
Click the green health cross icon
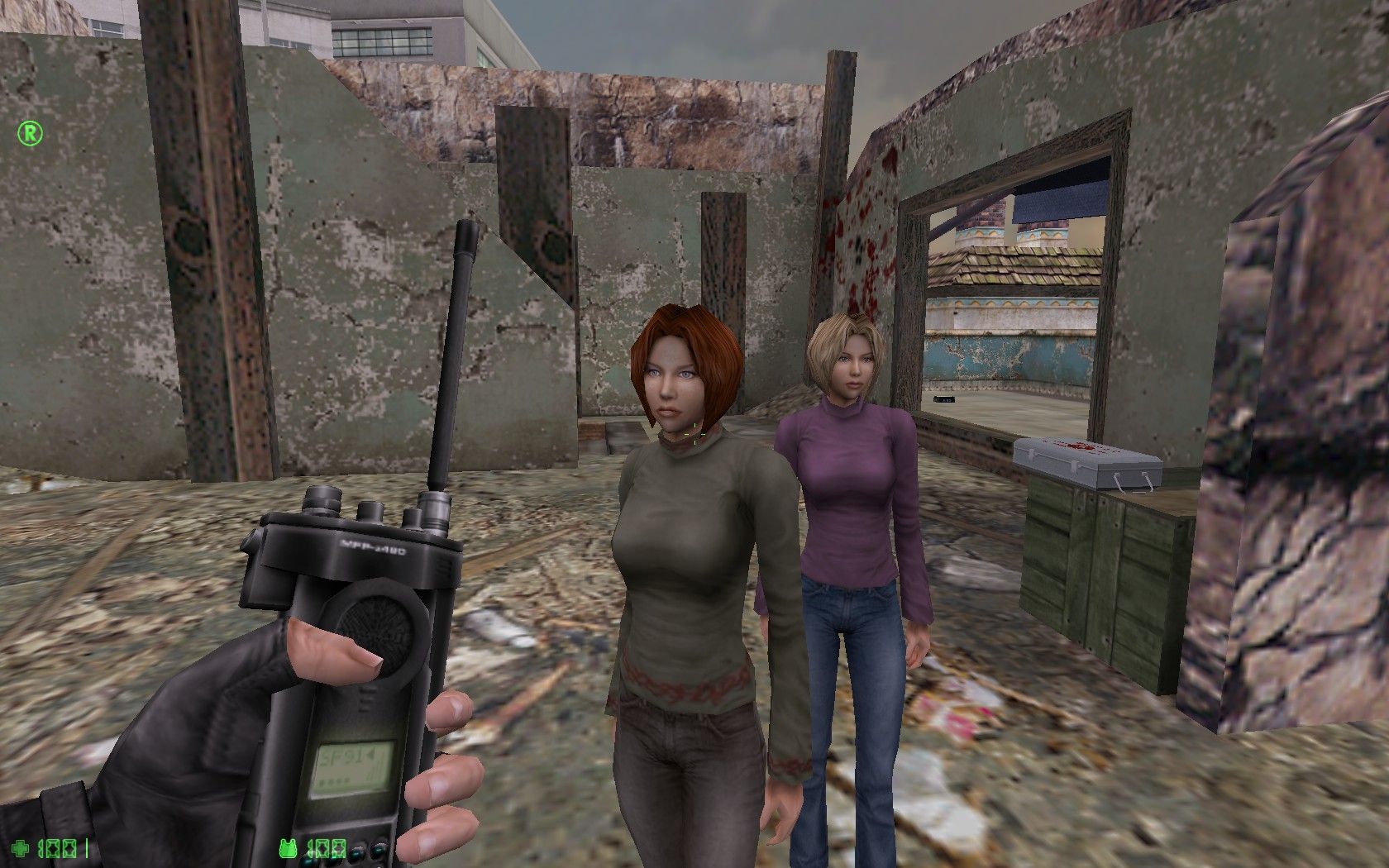point(21,847)
